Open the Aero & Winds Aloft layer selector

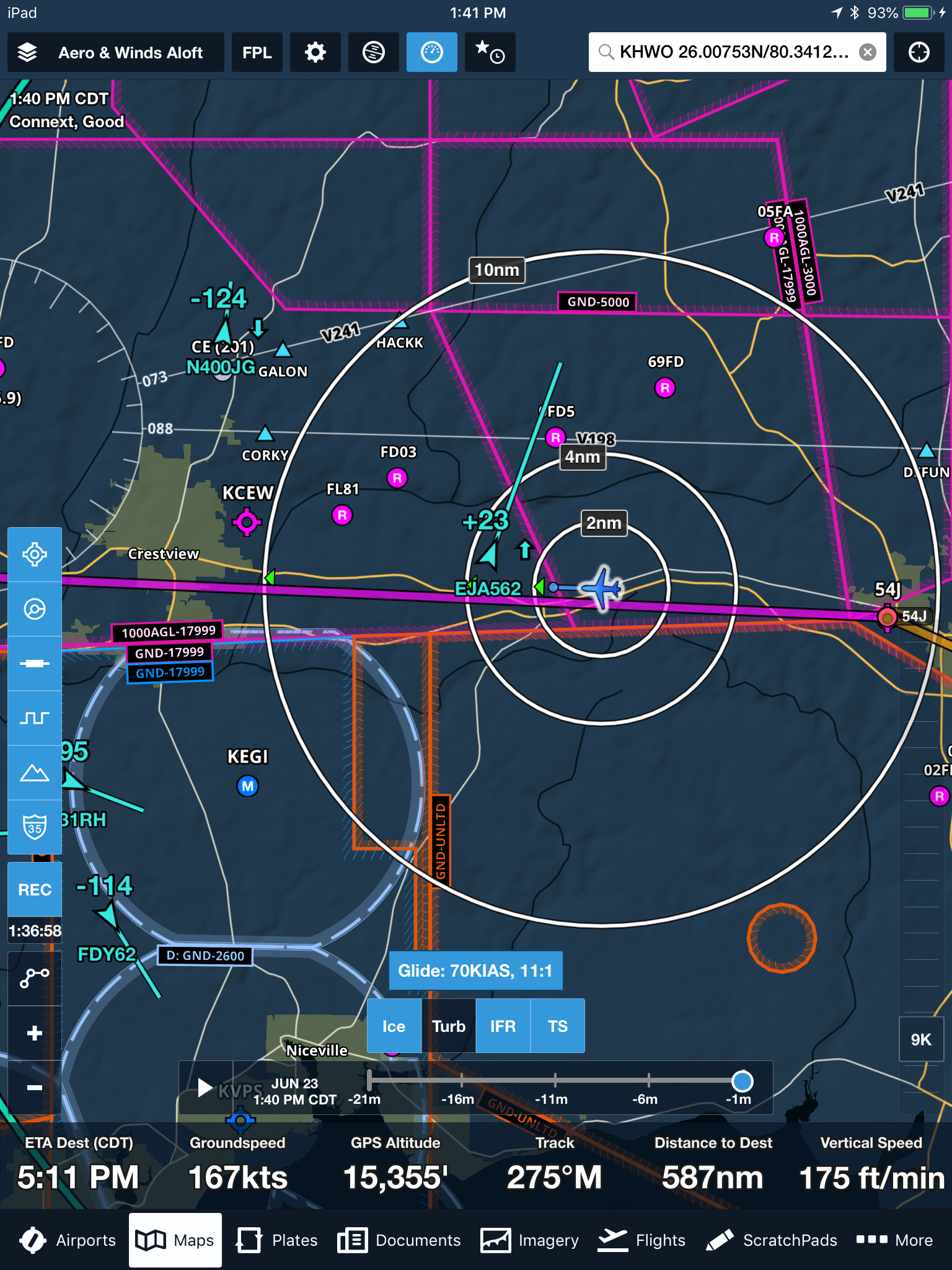coord(115,53)
